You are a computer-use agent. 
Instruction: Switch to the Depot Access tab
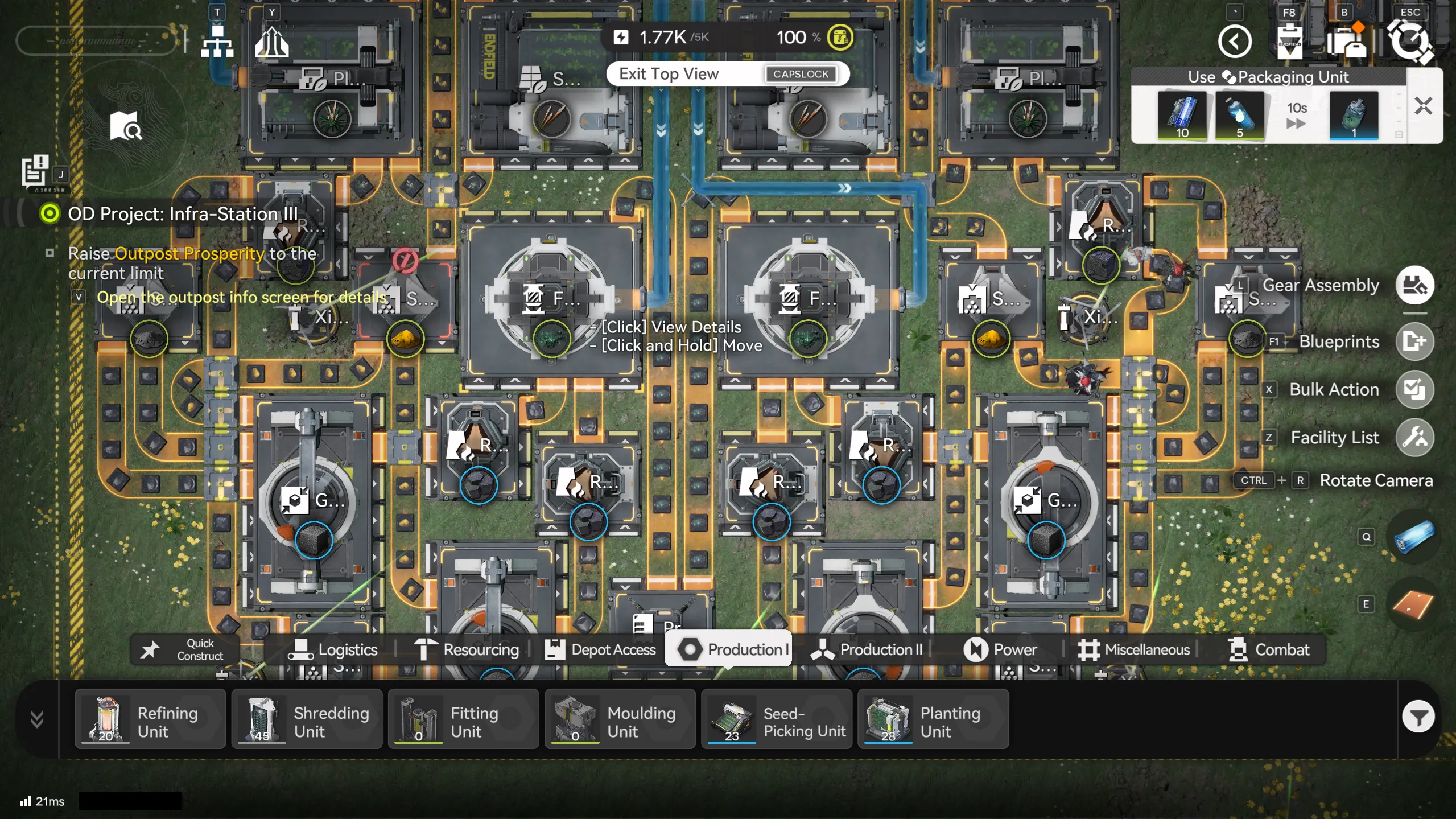click(x=601, y=649)
